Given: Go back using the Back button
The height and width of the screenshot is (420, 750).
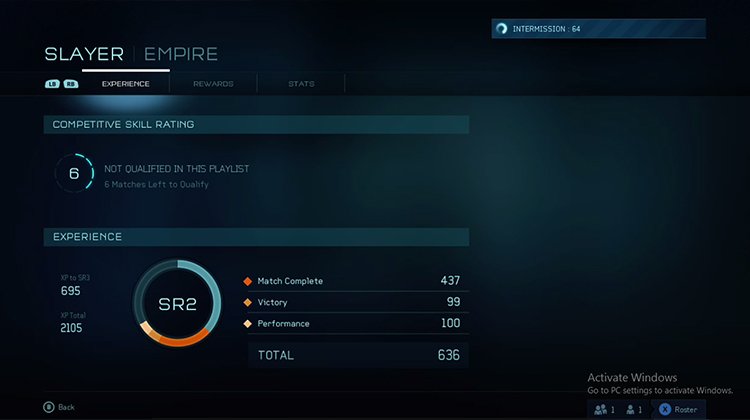Looking at the screenshot, I should [59, 407].
